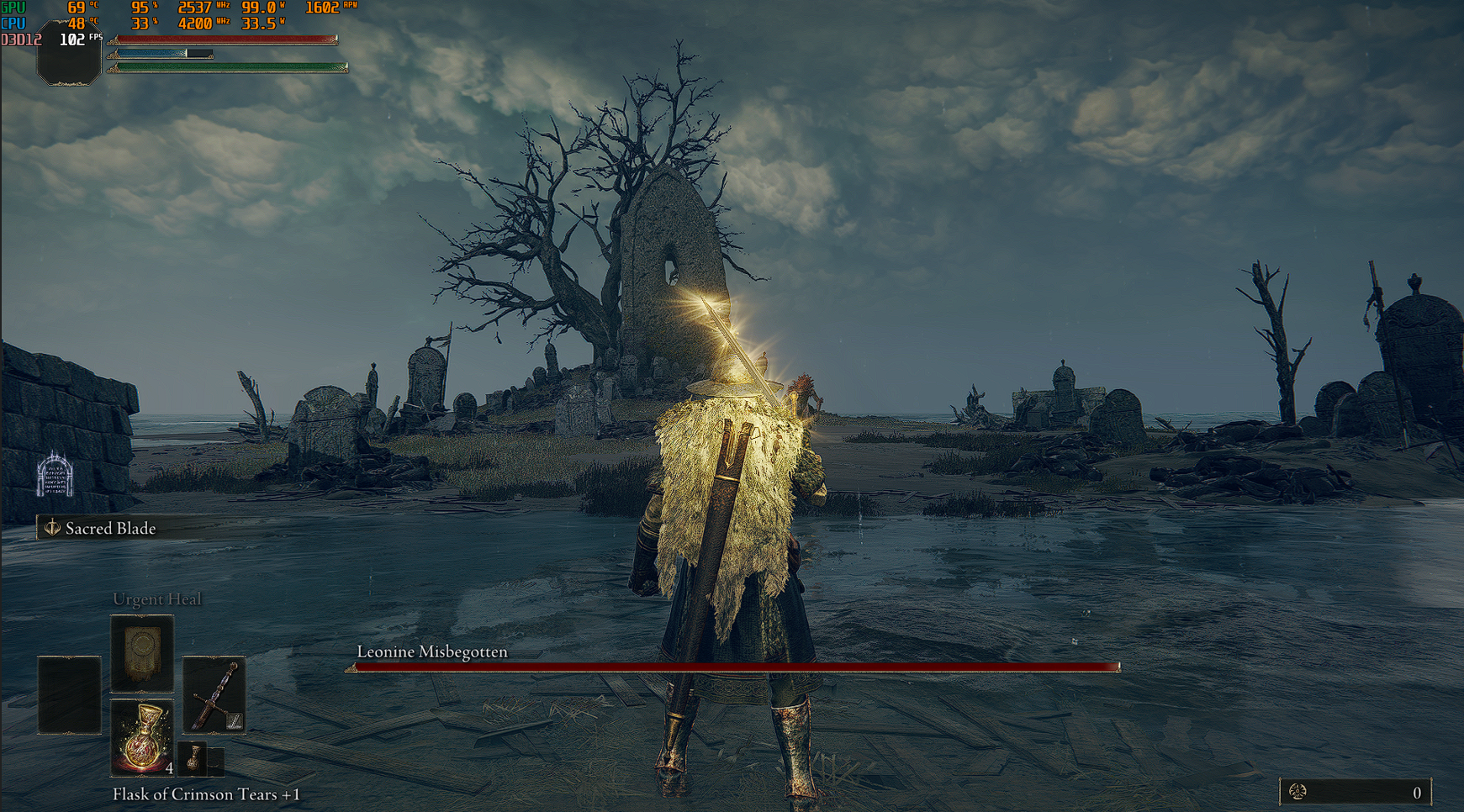Select the Flask of Crimson Tears slot
Viewport: 1464px width, 812px height.
142,737
